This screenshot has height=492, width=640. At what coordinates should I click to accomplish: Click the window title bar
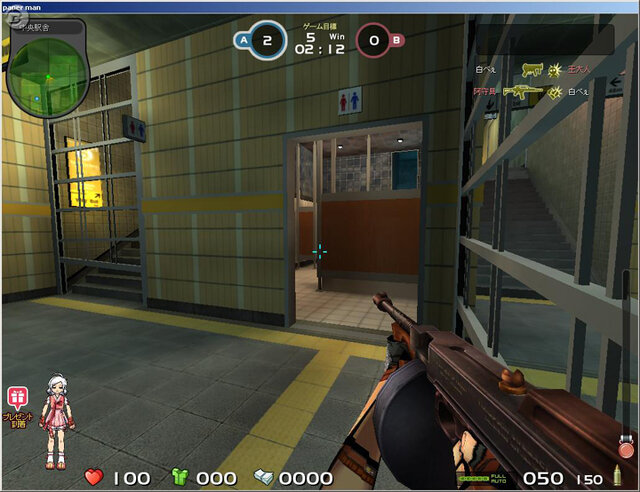tap(320, 6)
